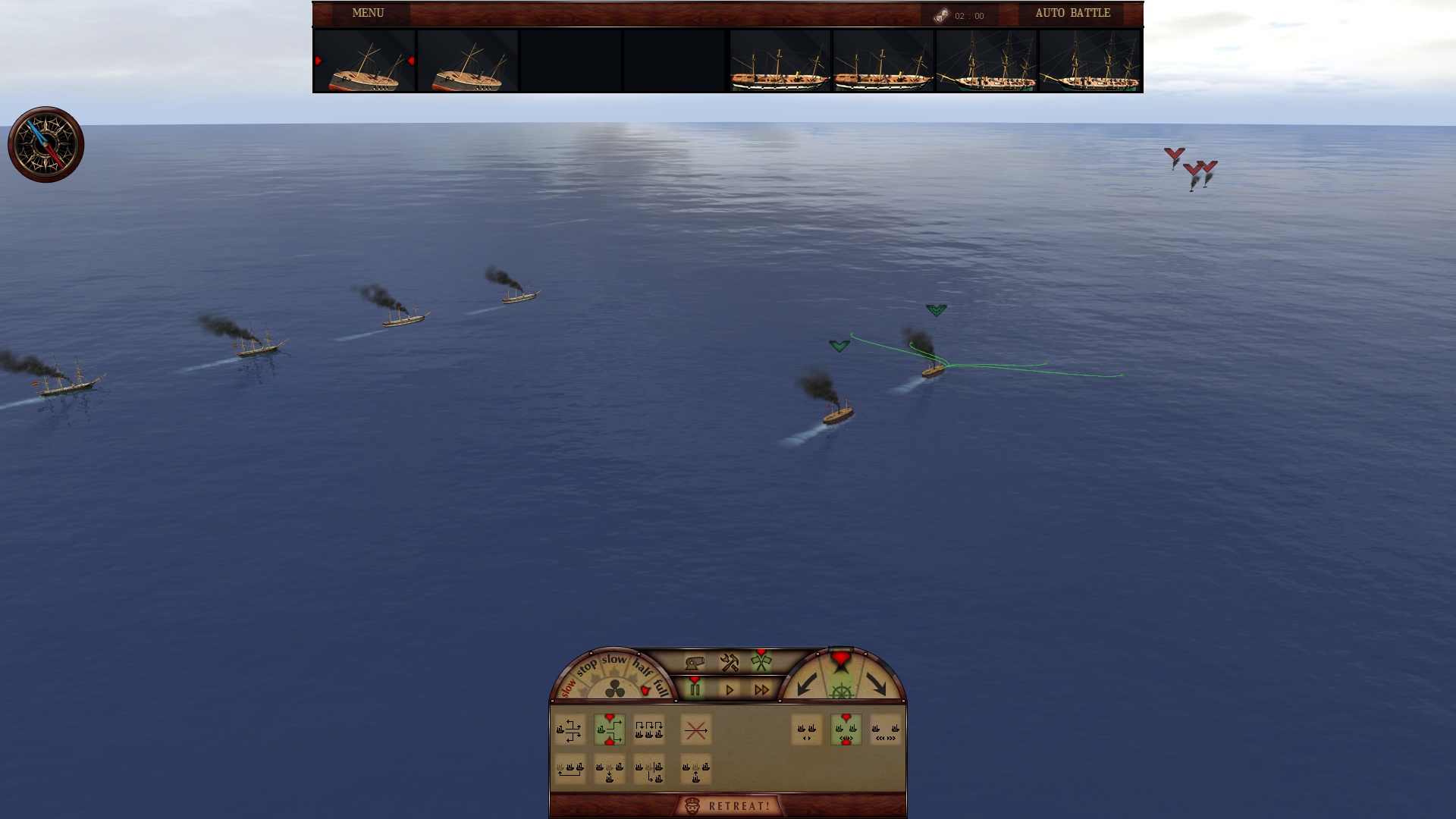Viewport: 1456px width, 819px height.
Task: Enable the highlighted split-formation order
Action: (x=610, y=730)
